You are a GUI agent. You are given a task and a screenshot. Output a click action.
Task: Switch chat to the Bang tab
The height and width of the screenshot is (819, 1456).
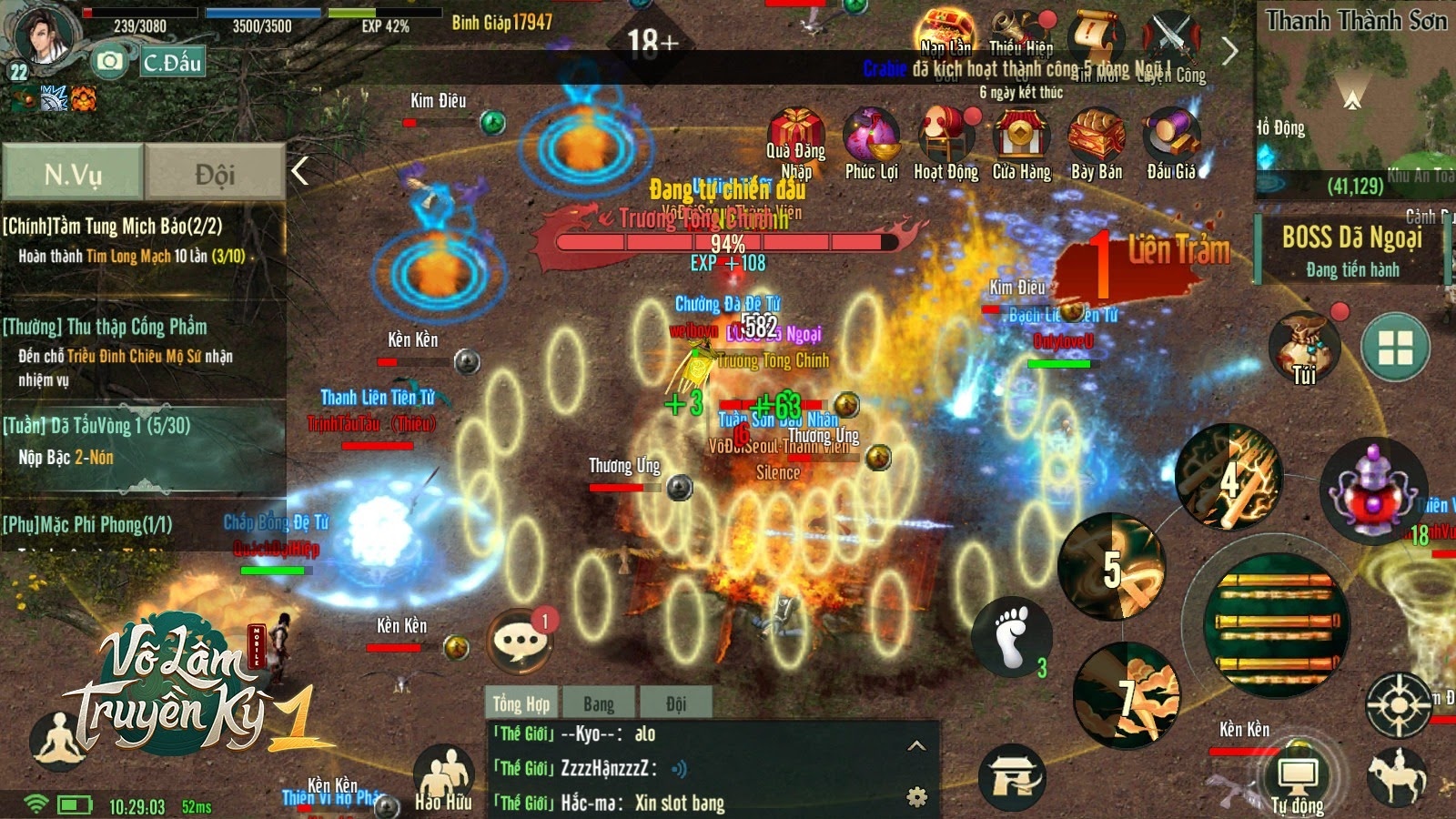point(598,703)
